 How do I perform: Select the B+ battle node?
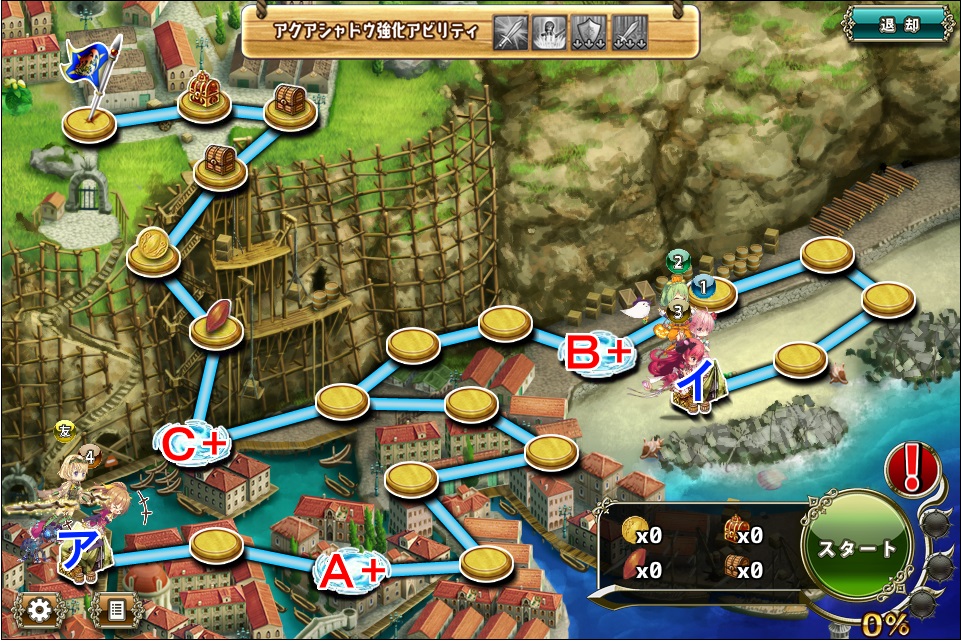coord(600,350)
